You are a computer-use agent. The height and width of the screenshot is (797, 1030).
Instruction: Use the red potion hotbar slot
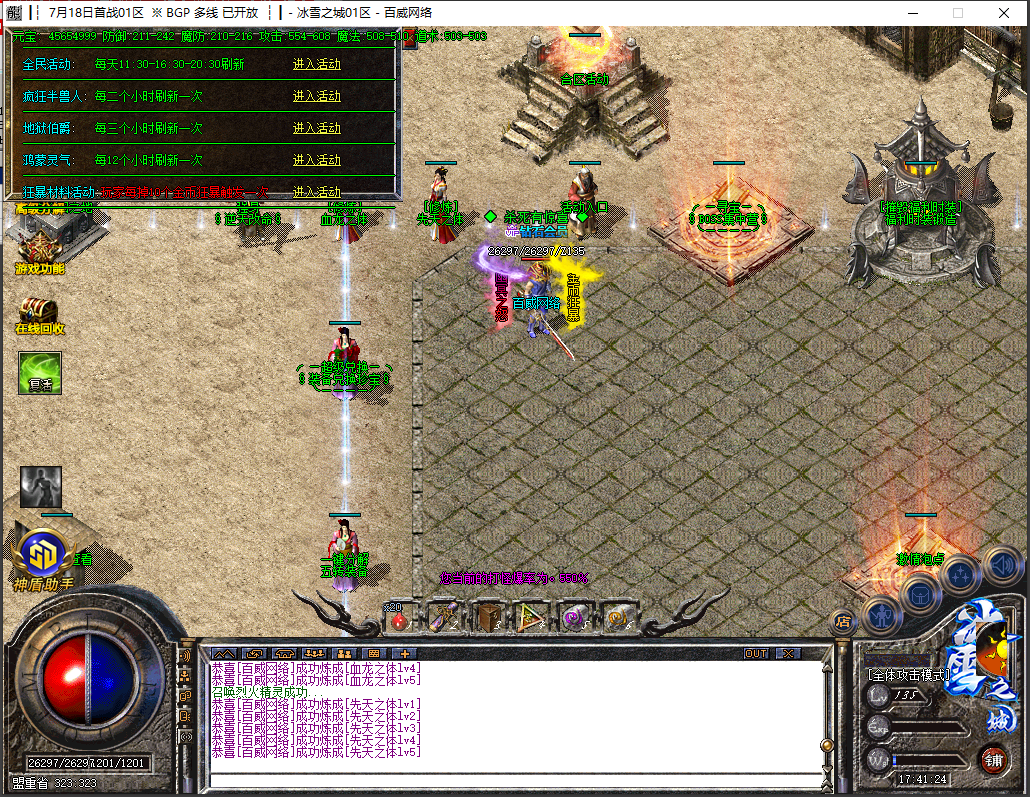click(x=400, y=620)
